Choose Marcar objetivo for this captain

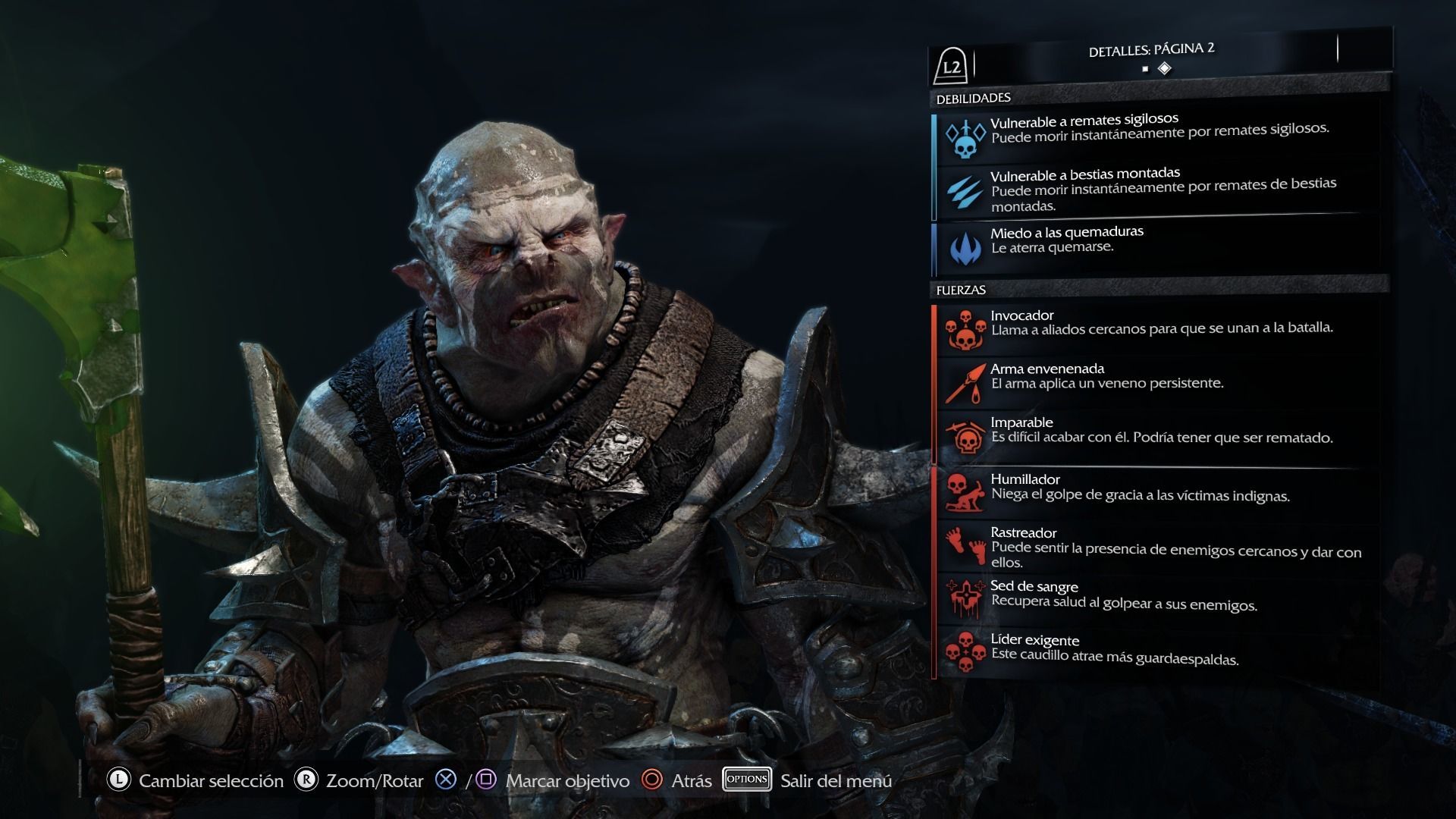[567, 781]
